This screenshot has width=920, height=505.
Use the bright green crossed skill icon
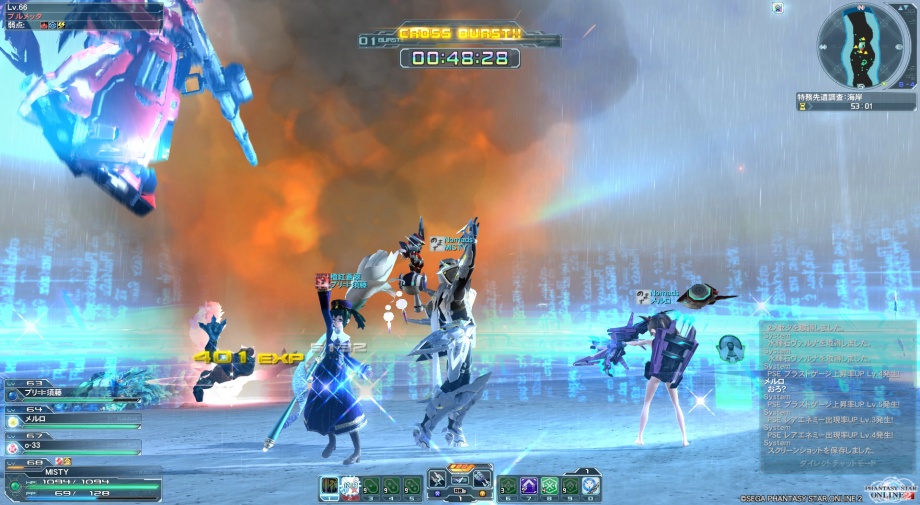tap(549, 486)
